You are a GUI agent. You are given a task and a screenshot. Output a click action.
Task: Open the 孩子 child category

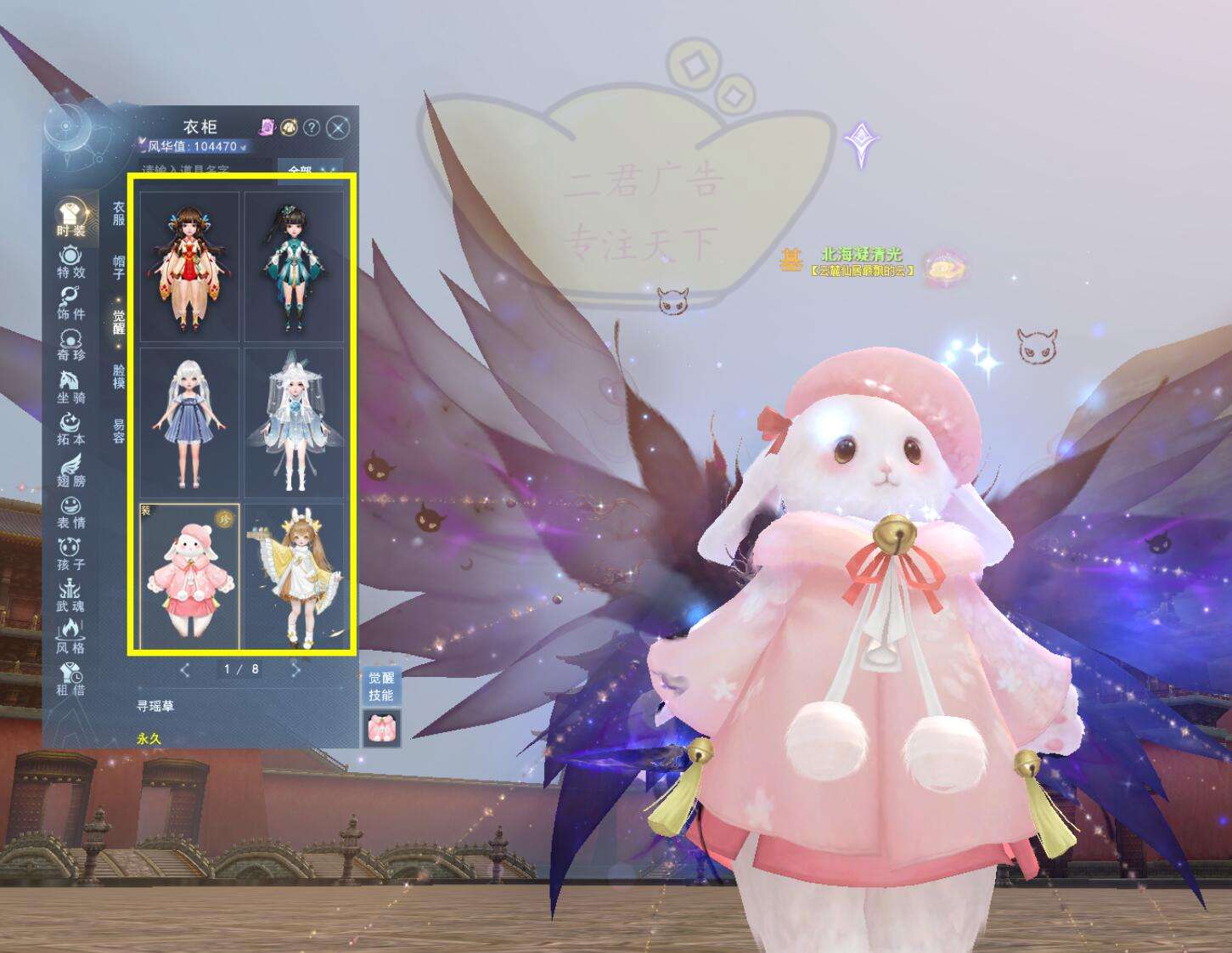(70, 553)
